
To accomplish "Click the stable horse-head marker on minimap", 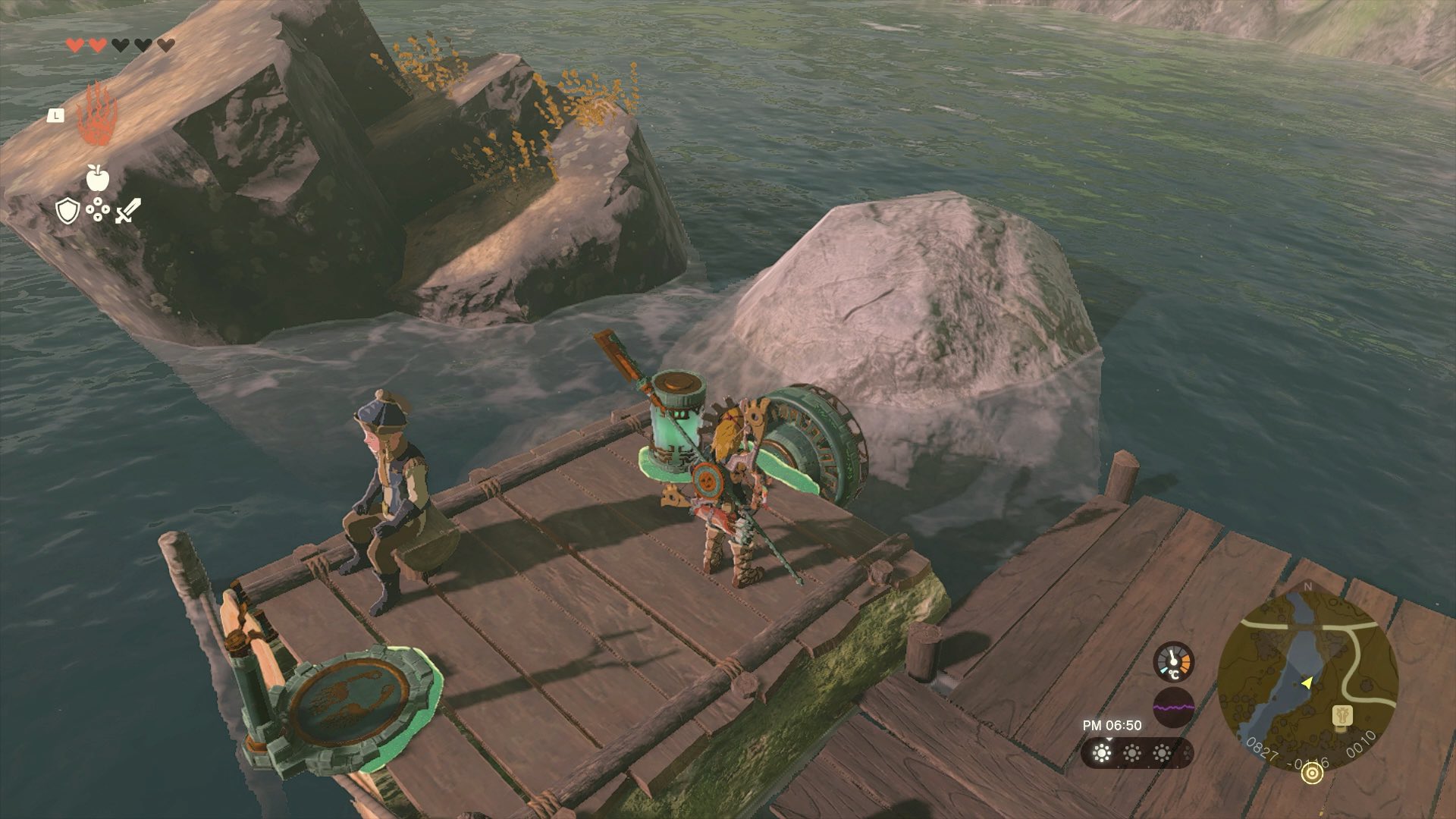I will point(1343,715).
